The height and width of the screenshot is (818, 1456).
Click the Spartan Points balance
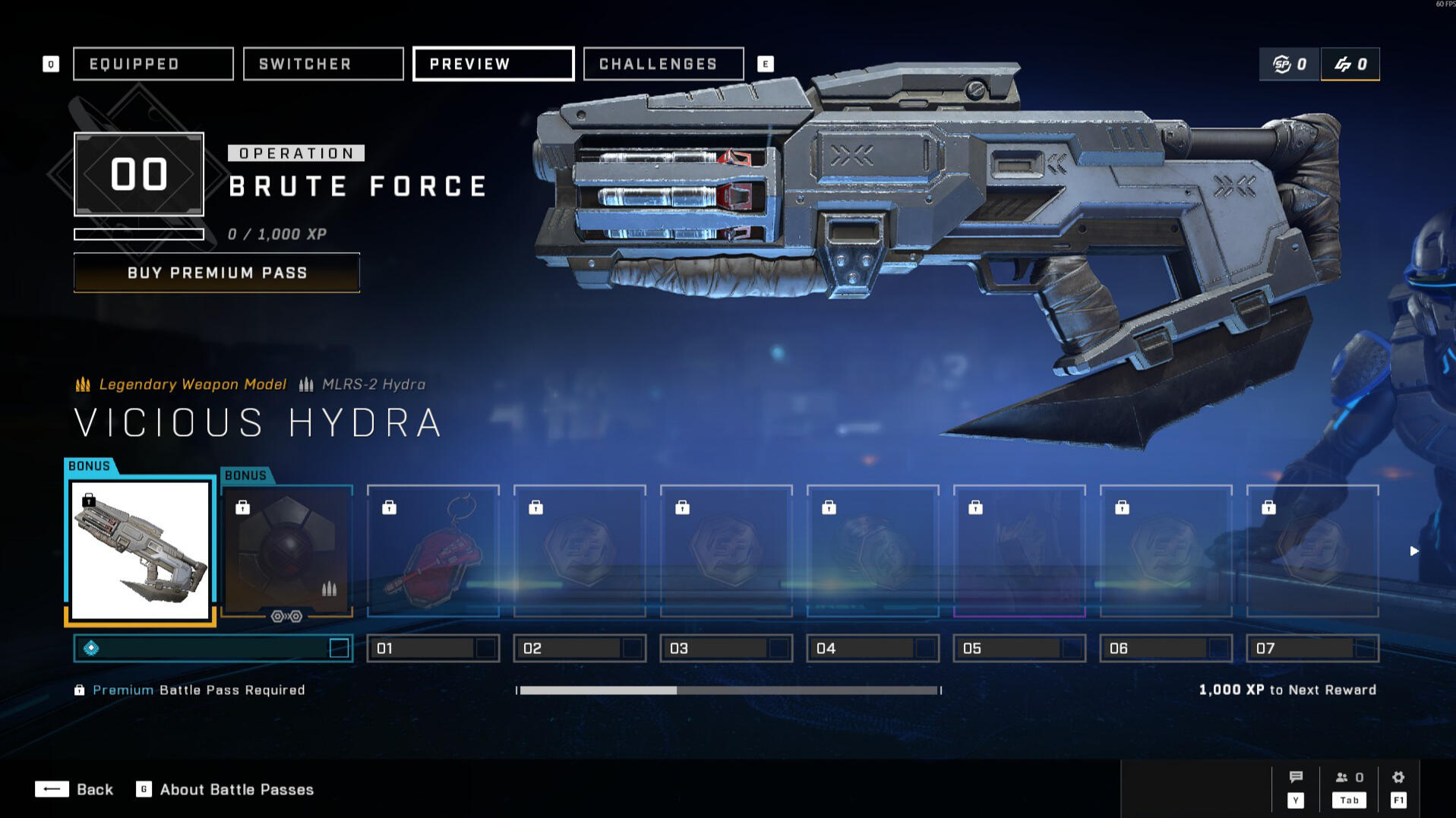pos(1290,64)
